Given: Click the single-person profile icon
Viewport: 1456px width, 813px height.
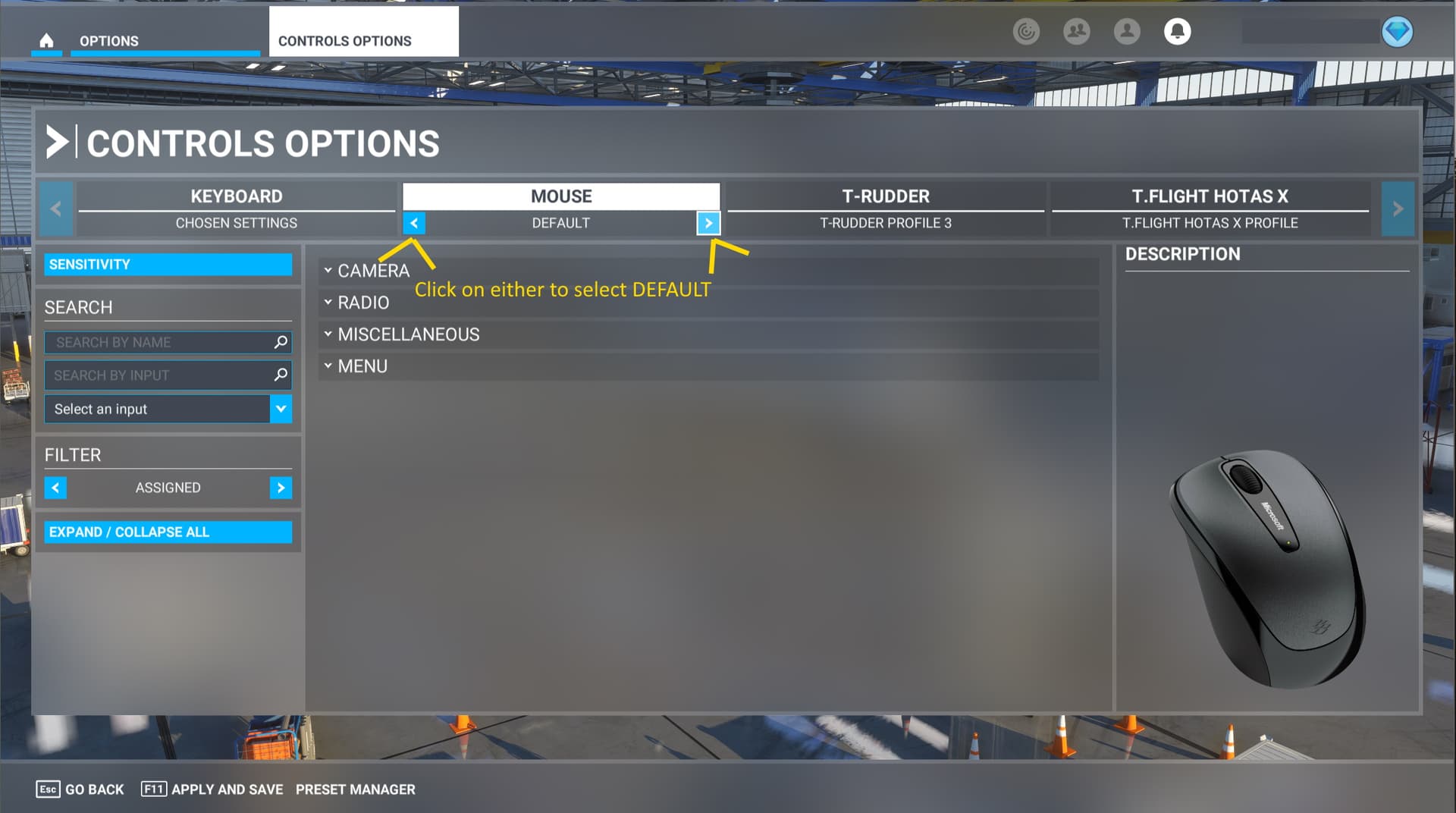Looking at the screenshot, I should [x=1127, y=32].
